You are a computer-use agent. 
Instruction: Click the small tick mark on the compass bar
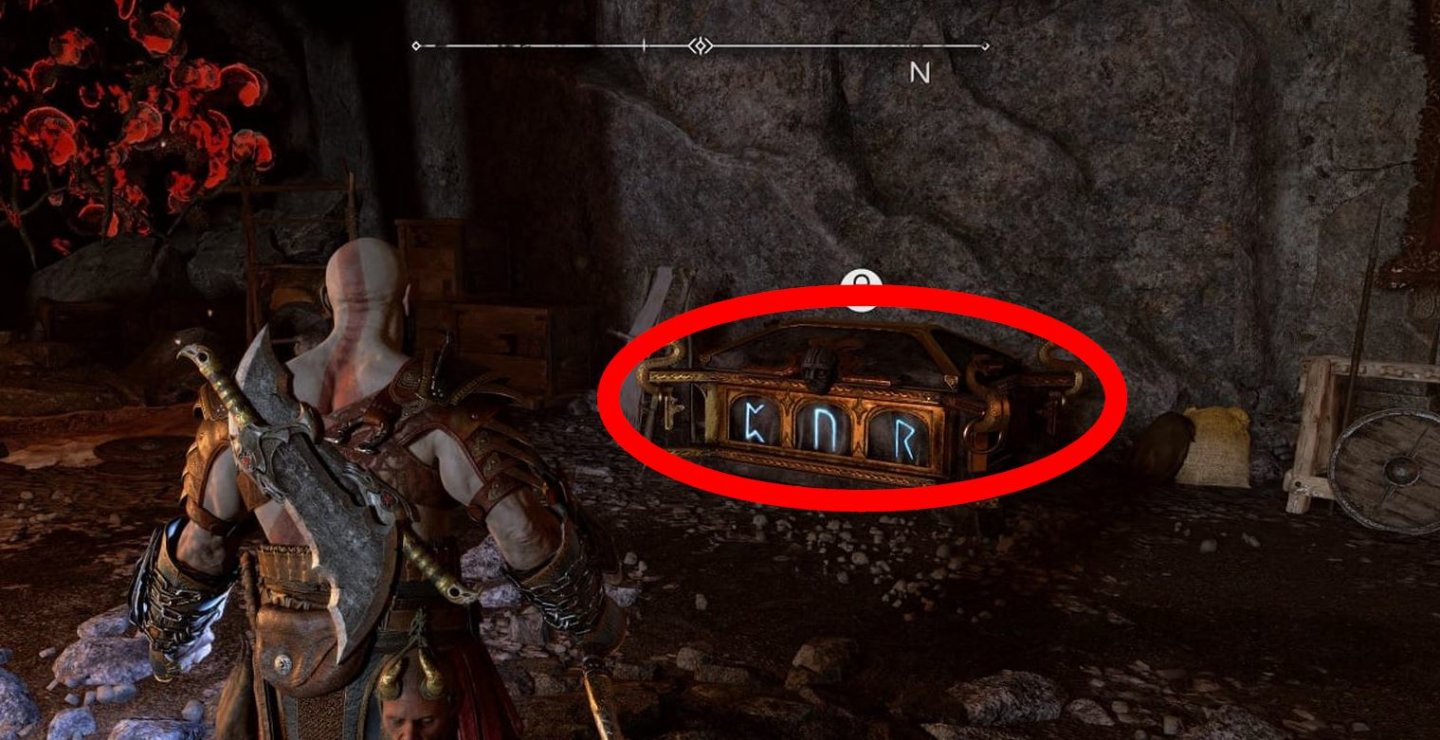[x=644, y=45]
